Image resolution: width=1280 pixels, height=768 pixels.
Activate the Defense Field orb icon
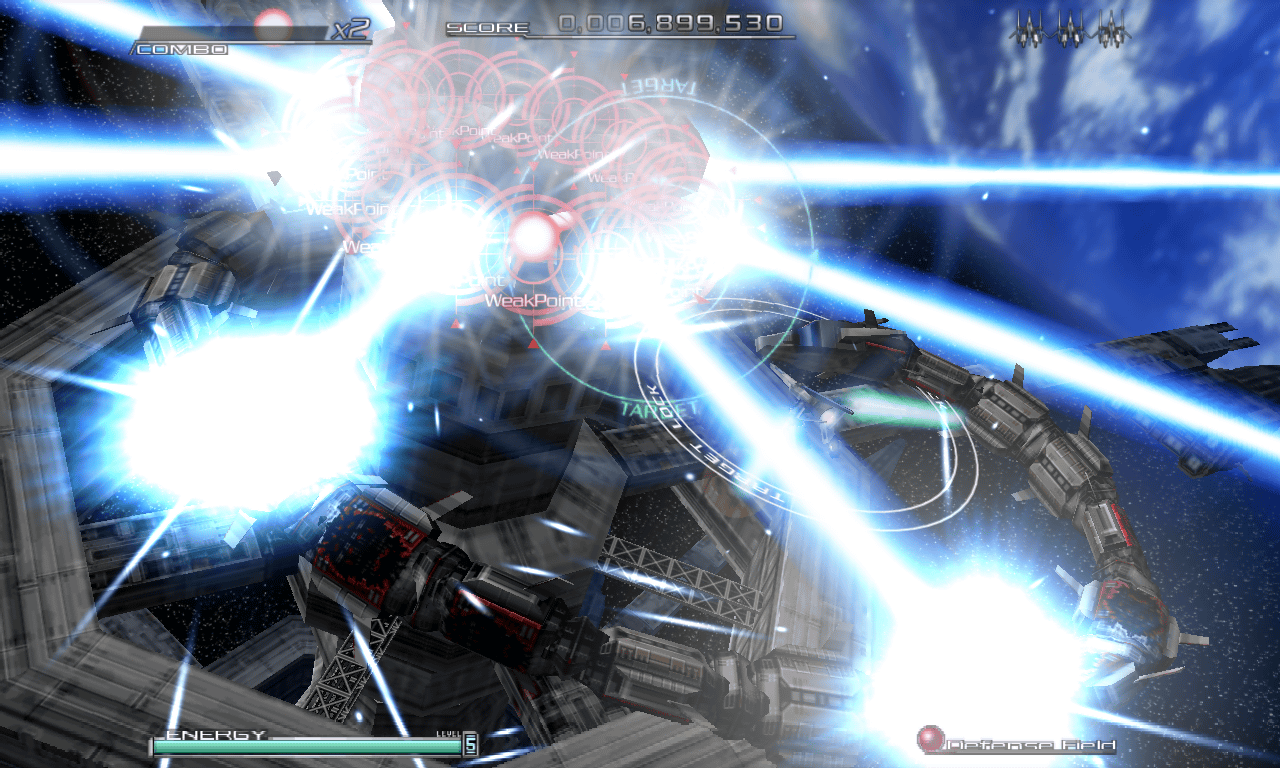click(931, 740)
